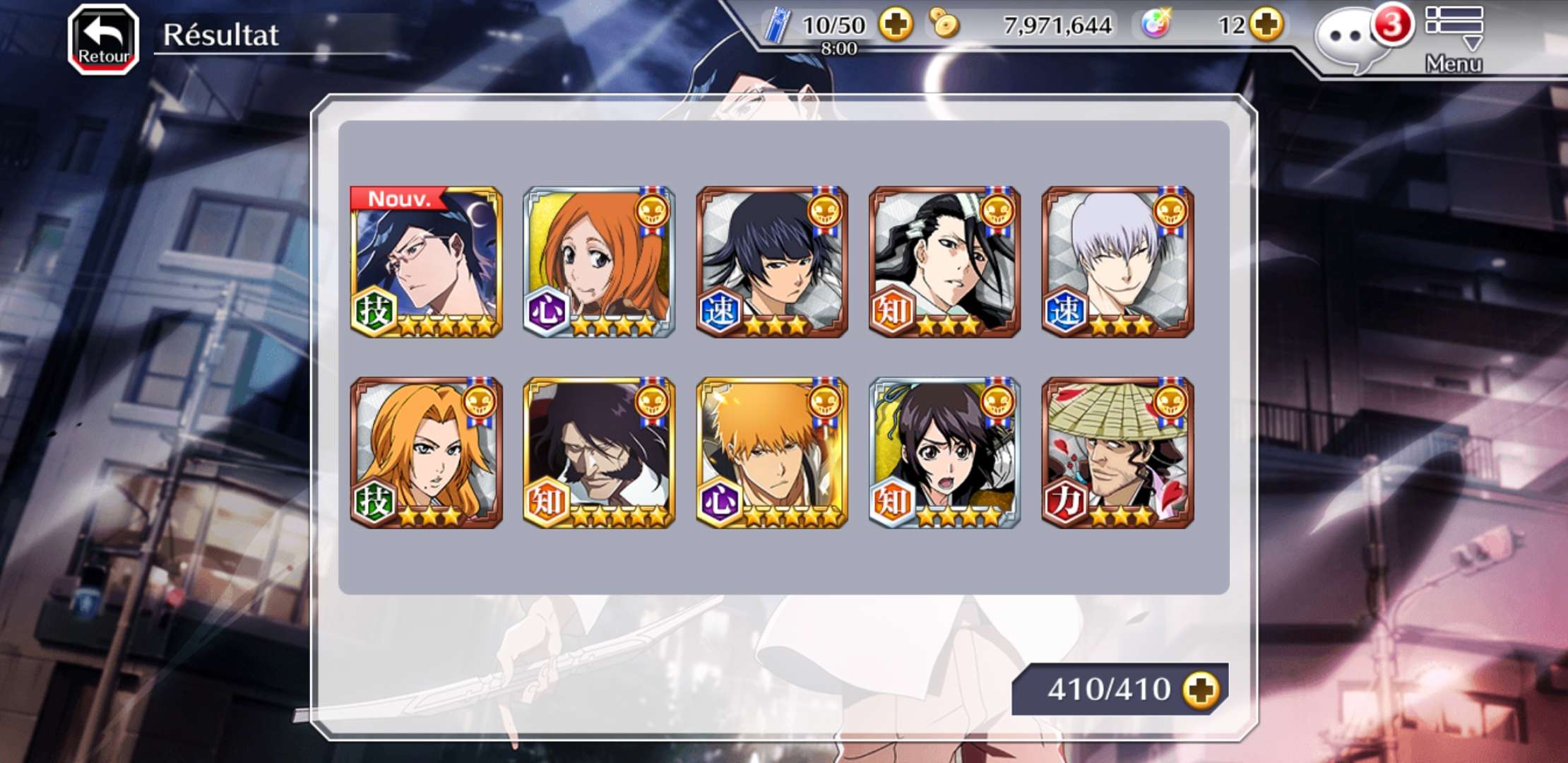Choose the Ichigo Kurosaki five-star card
The width and height of the screenshot is (1568, 763).
(772, 453)
